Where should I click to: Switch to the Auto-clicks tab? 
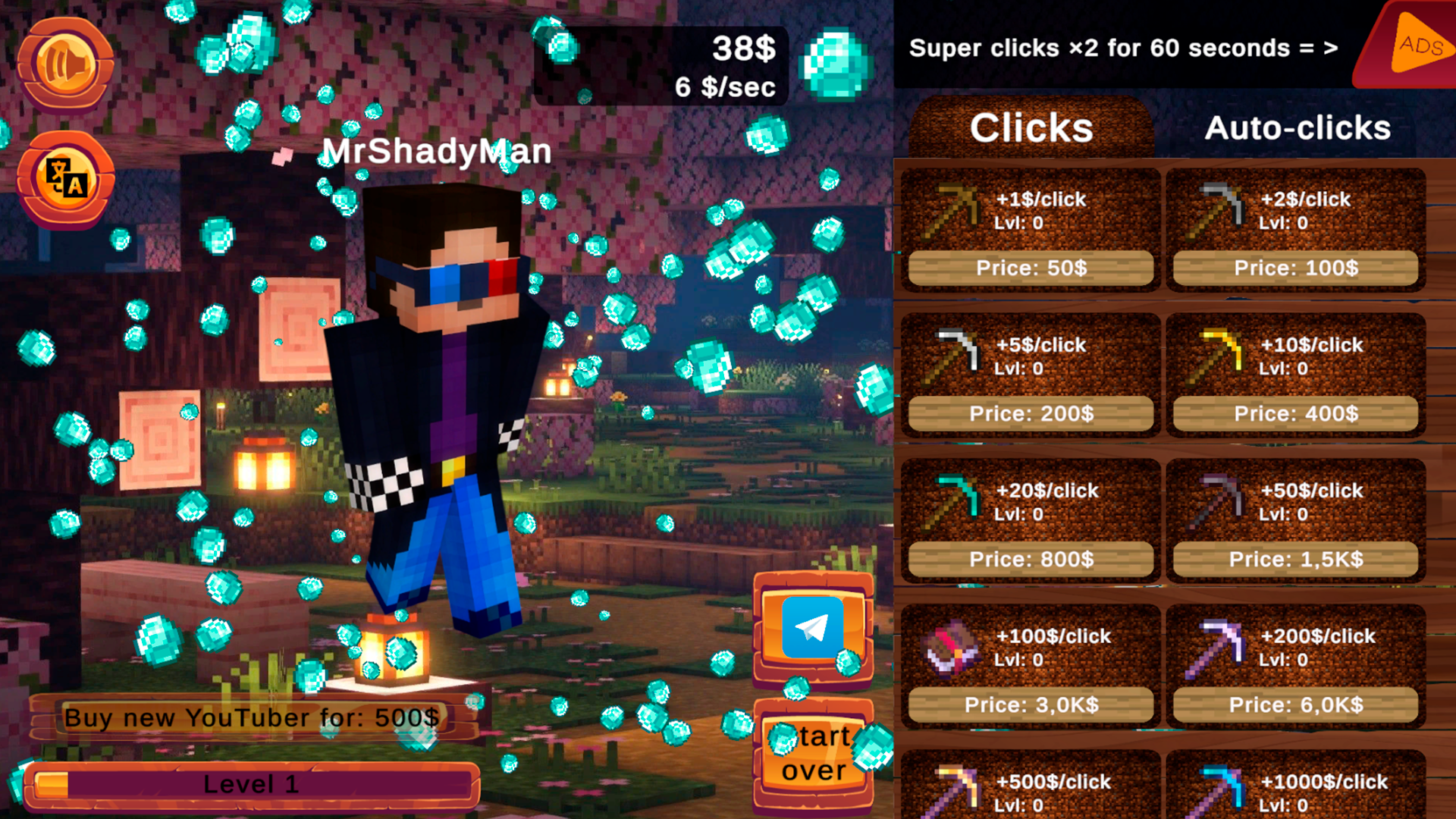pyautogui.click(x=1298, y=127)
